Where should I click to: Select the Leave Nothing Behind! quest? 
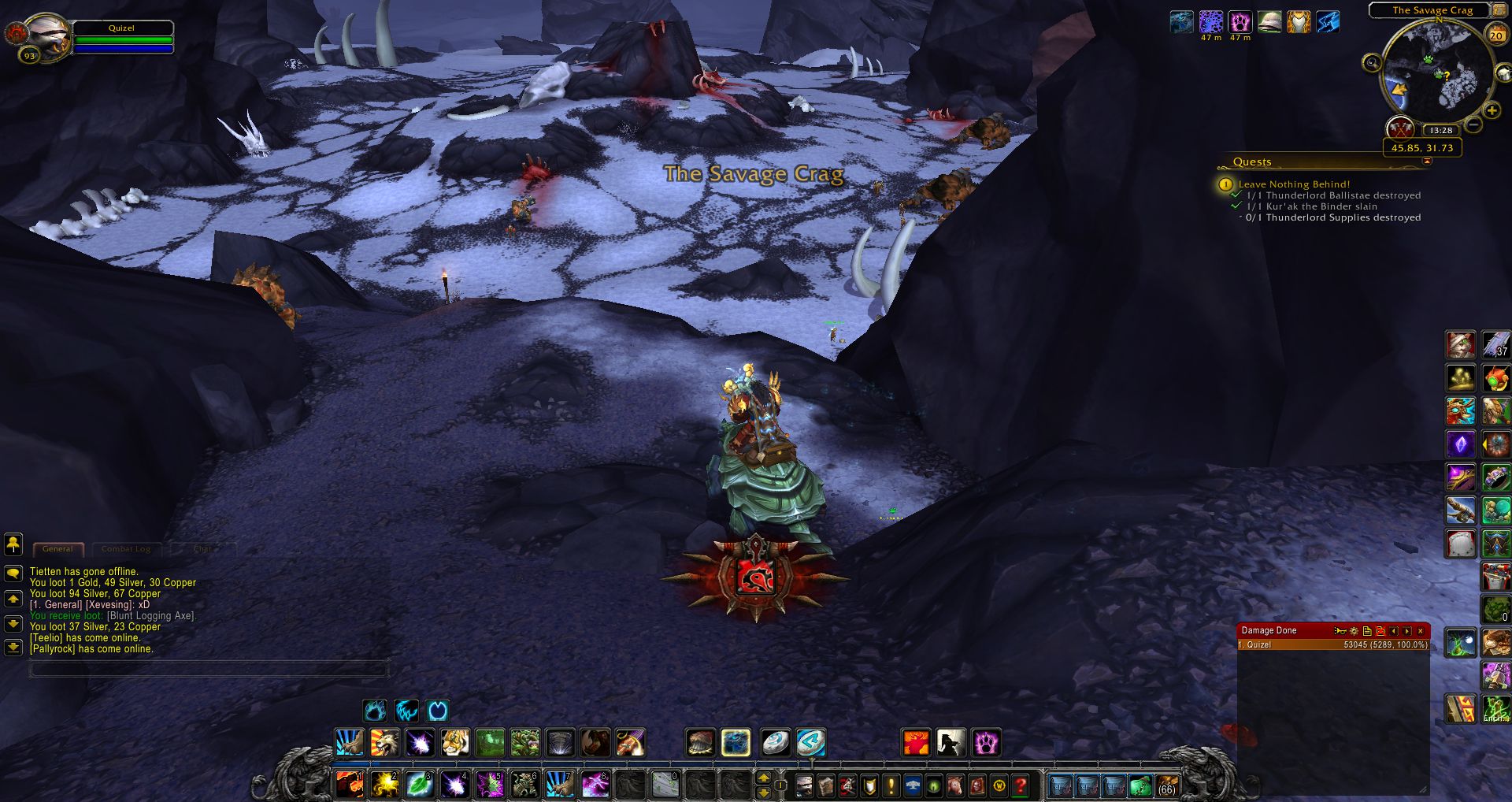pyautogui.click(x=1294, y=184)
